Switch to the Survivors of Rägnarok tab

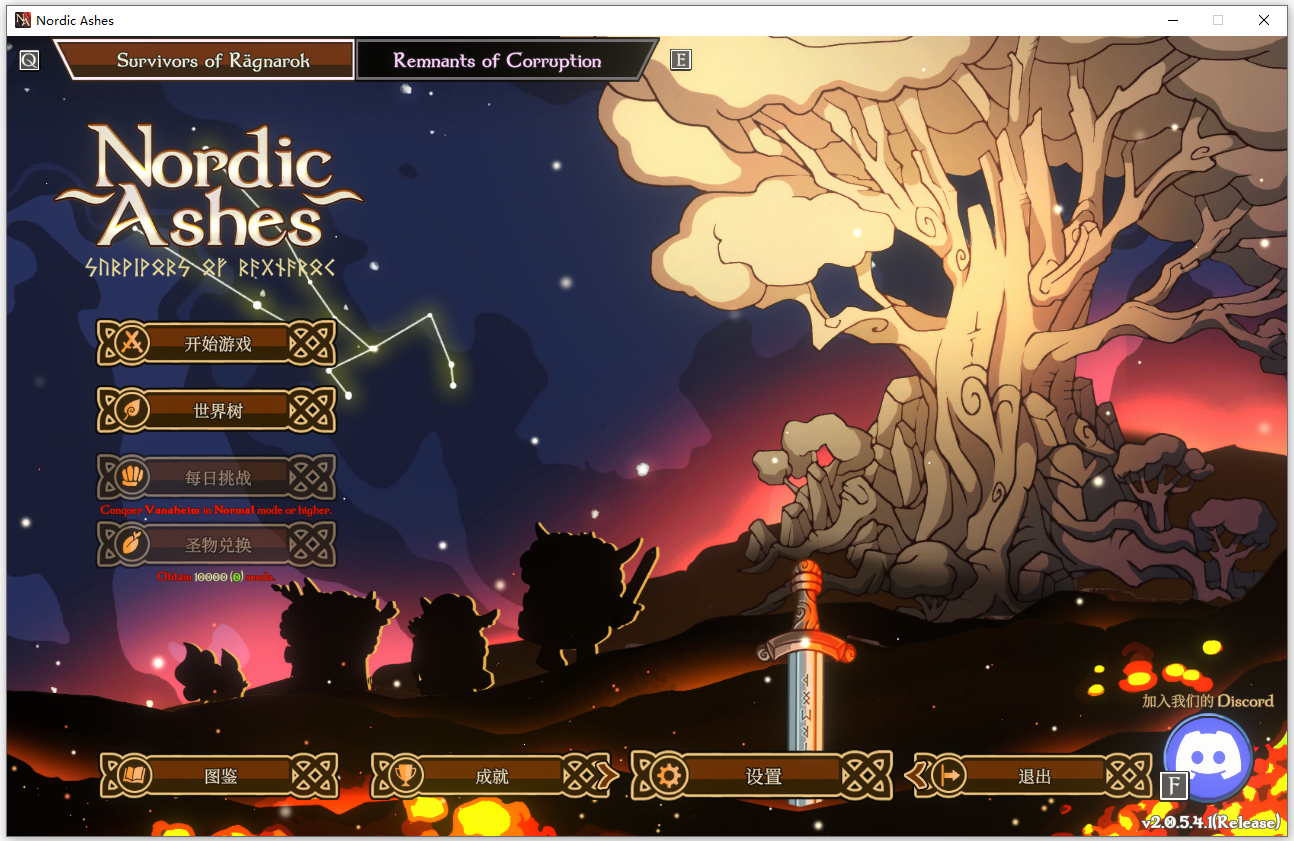coord(212,60)
